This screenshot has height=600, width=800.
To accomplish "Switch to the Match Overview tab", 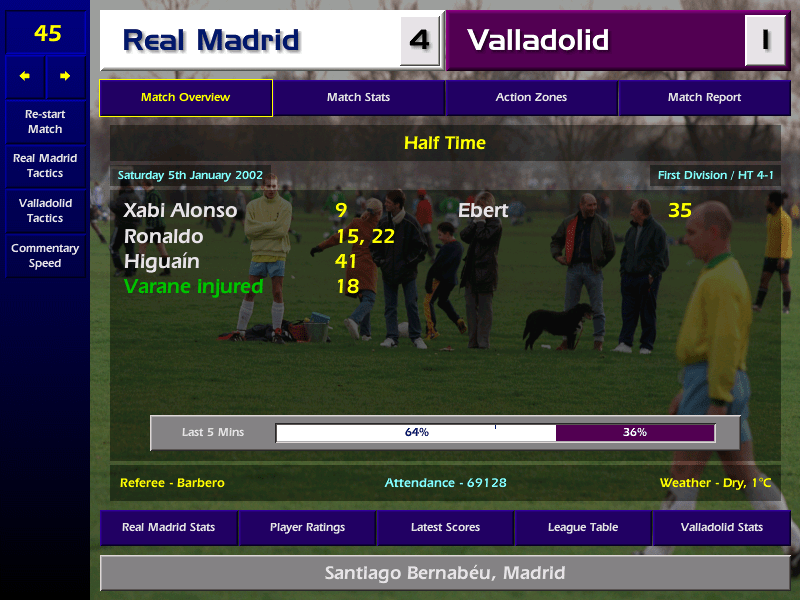I will click(x=185, y=98).
